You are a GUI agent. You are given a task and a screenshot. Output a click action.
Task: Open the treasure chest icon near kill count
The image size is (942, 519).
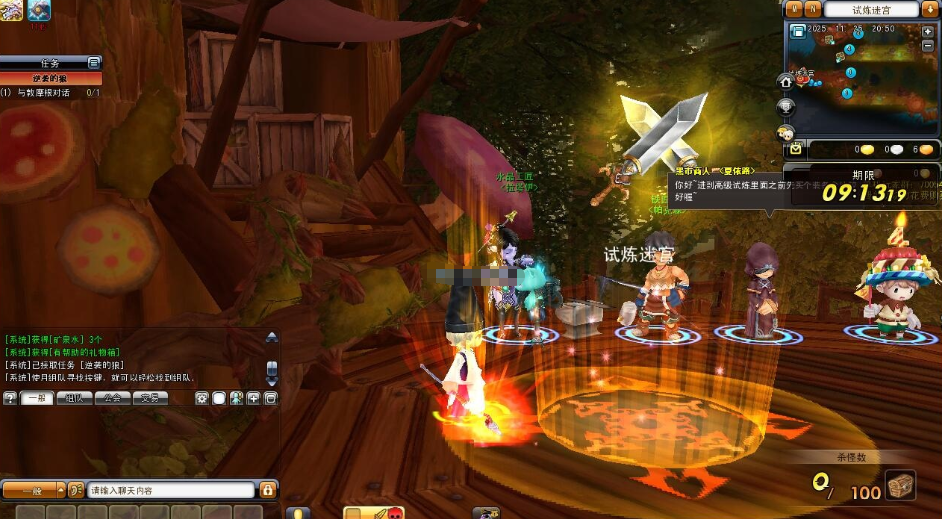click(900, 487)
